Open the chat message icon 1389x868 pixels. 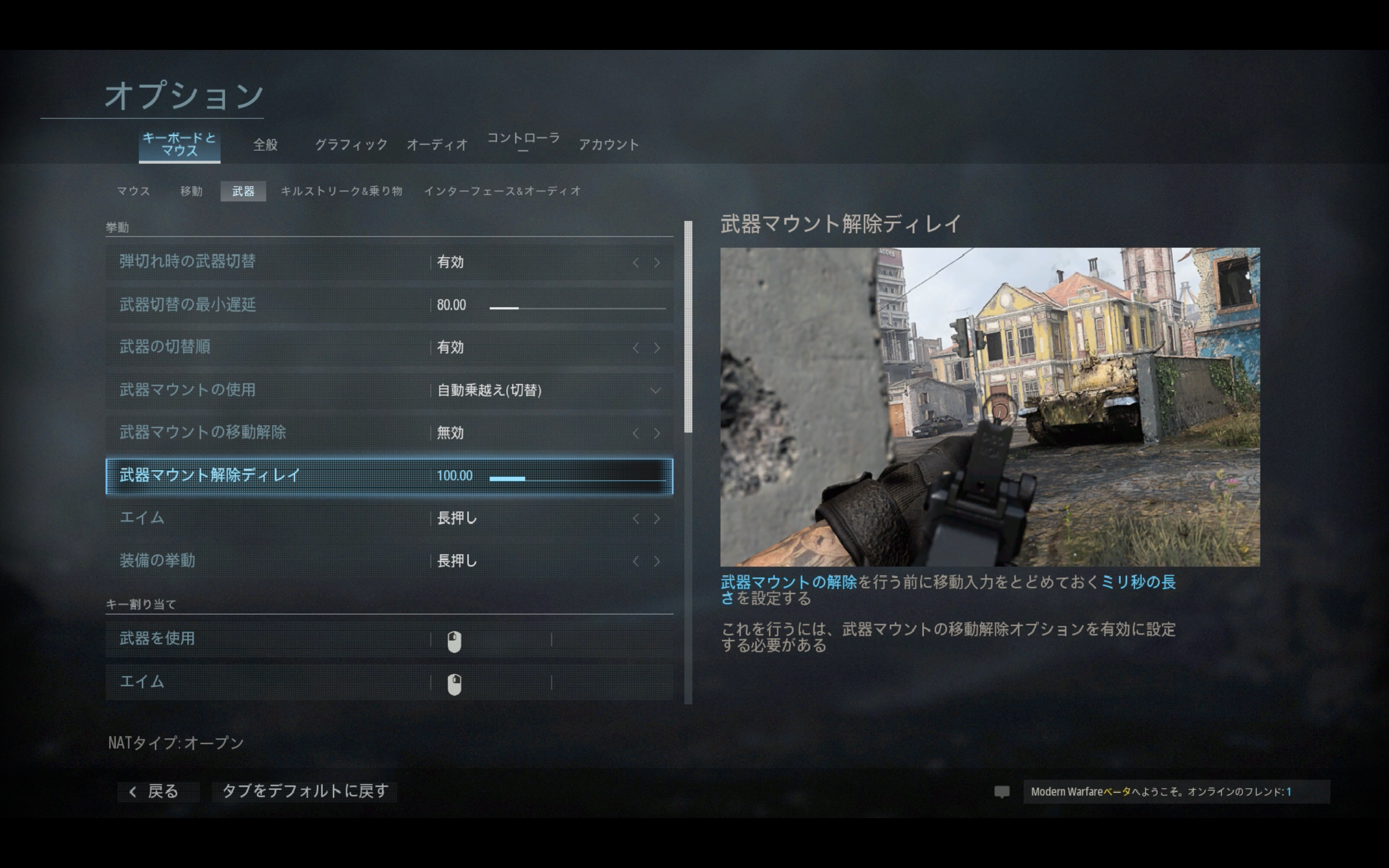[1002, 792]
